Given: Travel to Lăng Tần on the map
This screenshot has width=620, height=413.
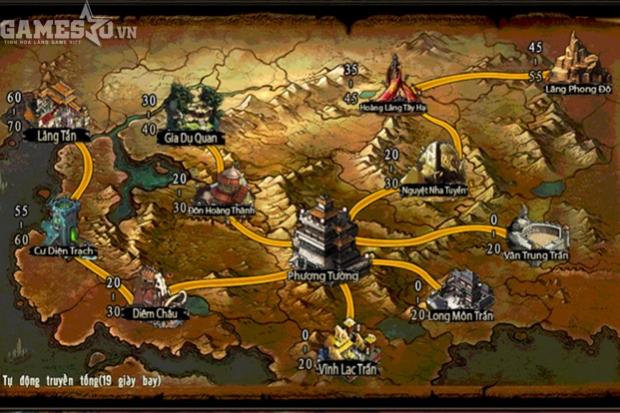Looking at the screenshot, I should (60, 106).
